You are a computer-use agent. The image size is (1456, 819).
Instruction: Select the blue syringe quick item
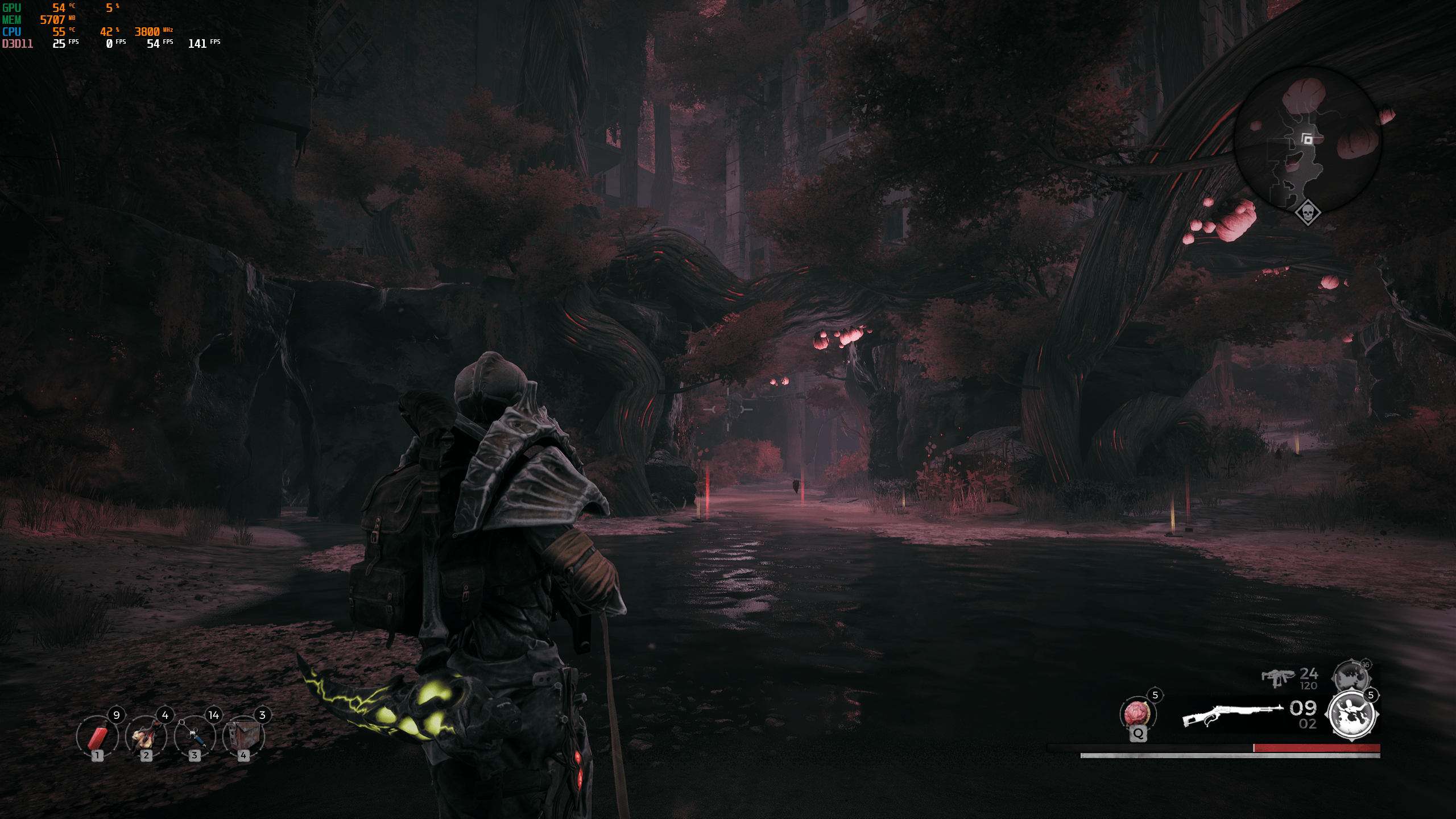(195, 736)
